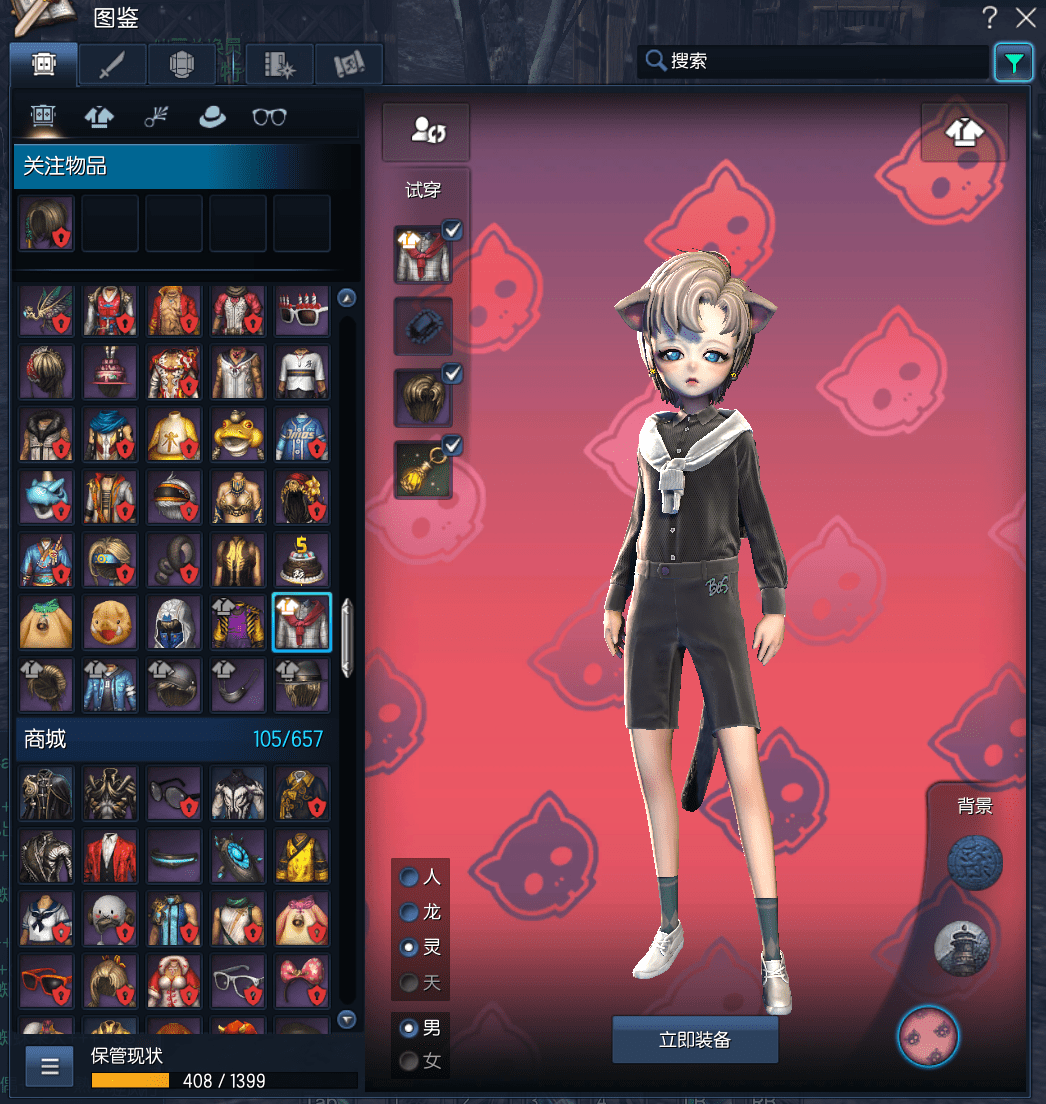Open the hamburger menu beside 保管现状
This screenshot has height=1104, width=1046.
pyautogui.click(x=49, y=1067)
